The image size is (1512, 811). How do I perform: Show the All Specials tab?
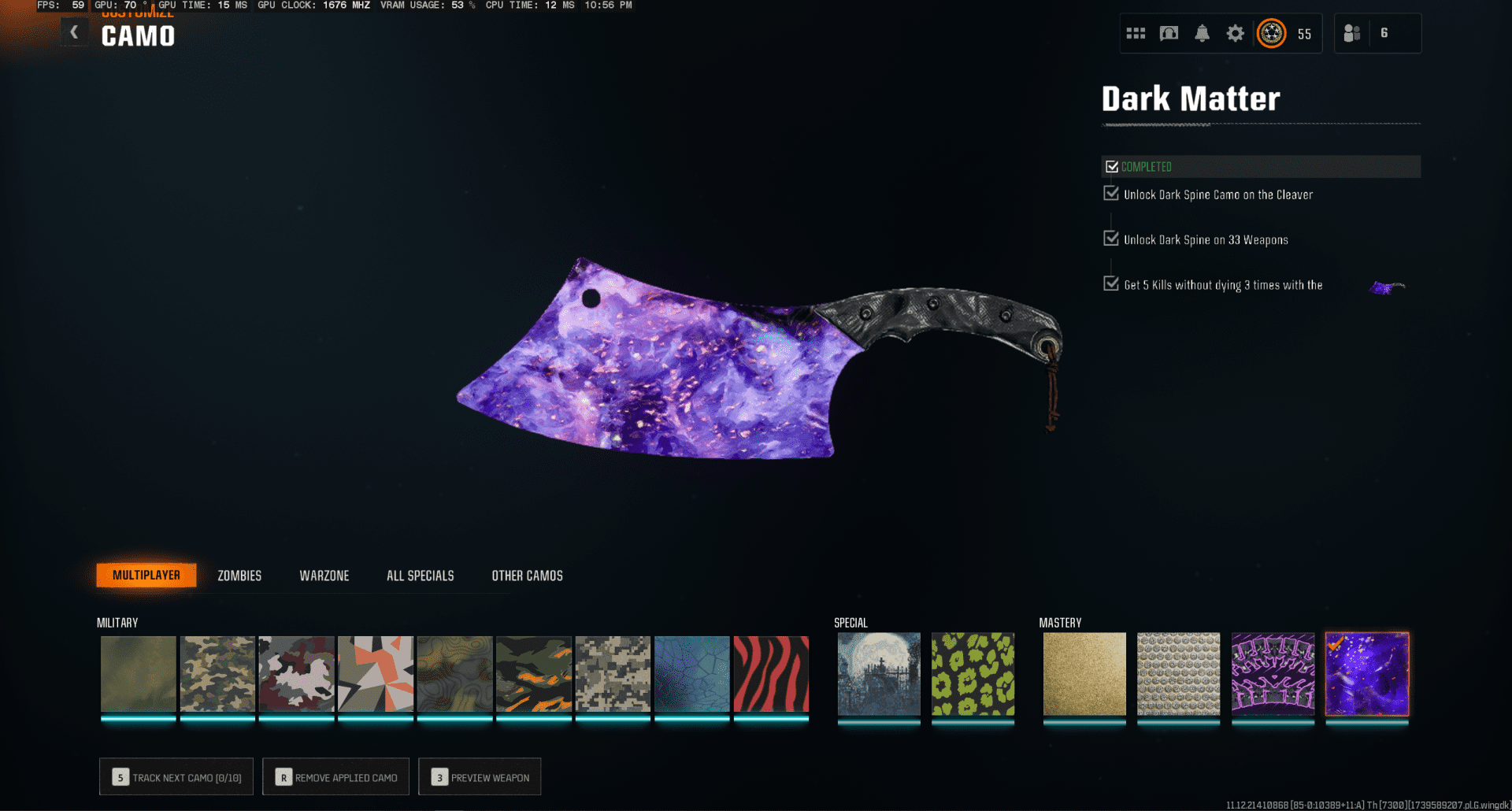tap(420, 576)
